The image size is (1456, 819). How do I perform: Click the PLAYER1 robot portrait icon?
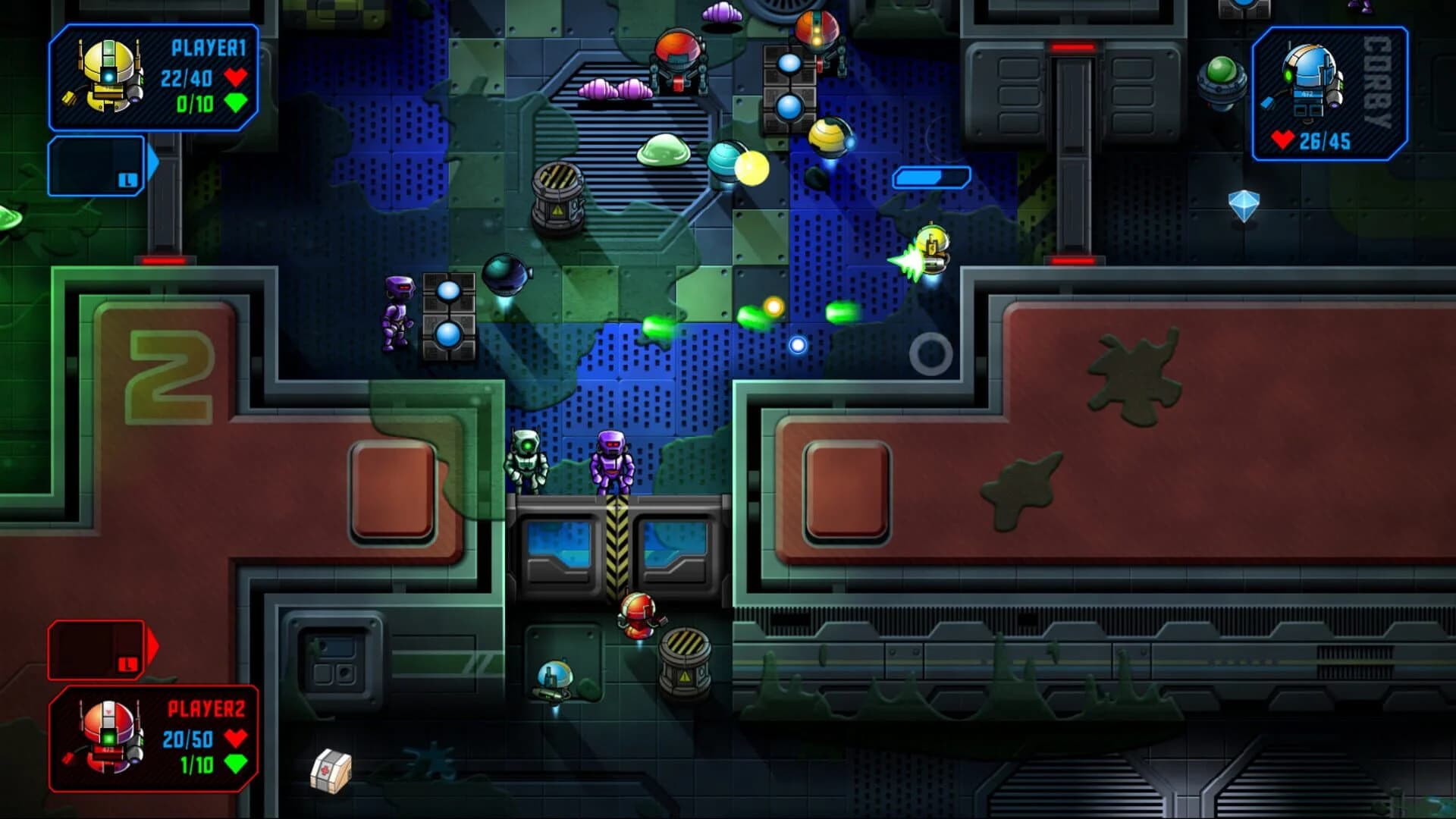click(x=106, y=76)
